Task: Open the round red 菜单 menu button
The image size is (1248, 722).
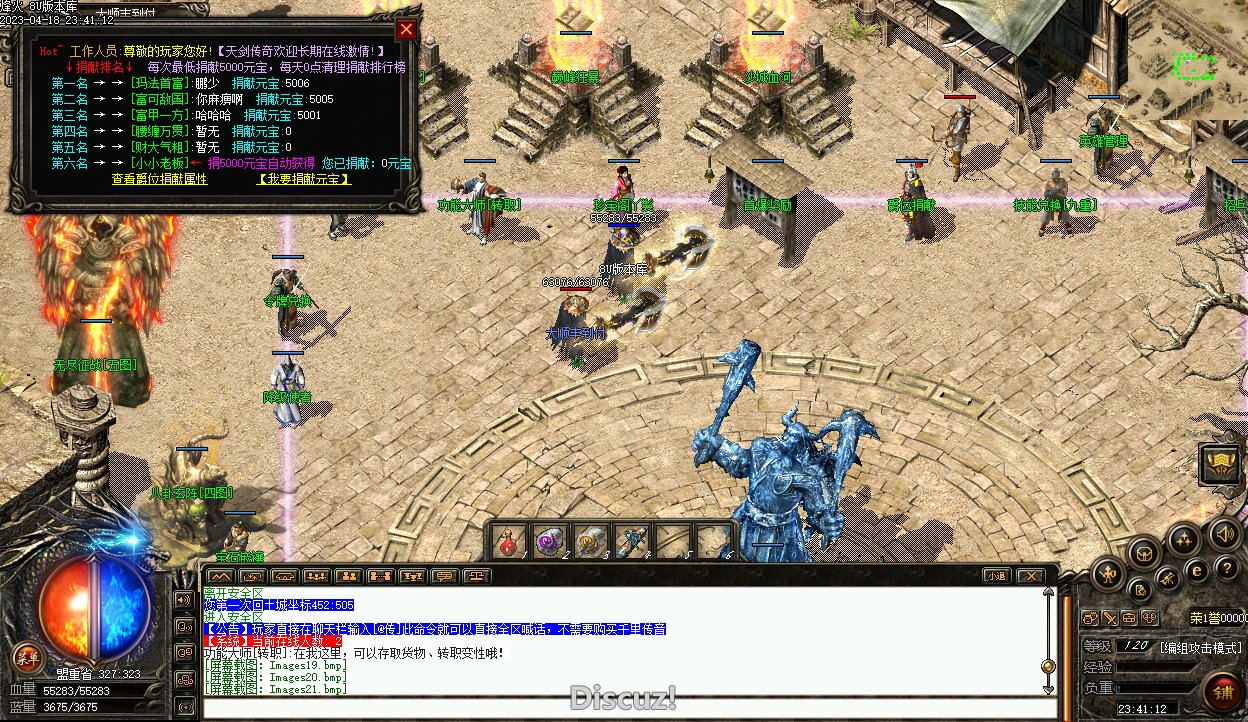Action: click(x=26, y=657)
